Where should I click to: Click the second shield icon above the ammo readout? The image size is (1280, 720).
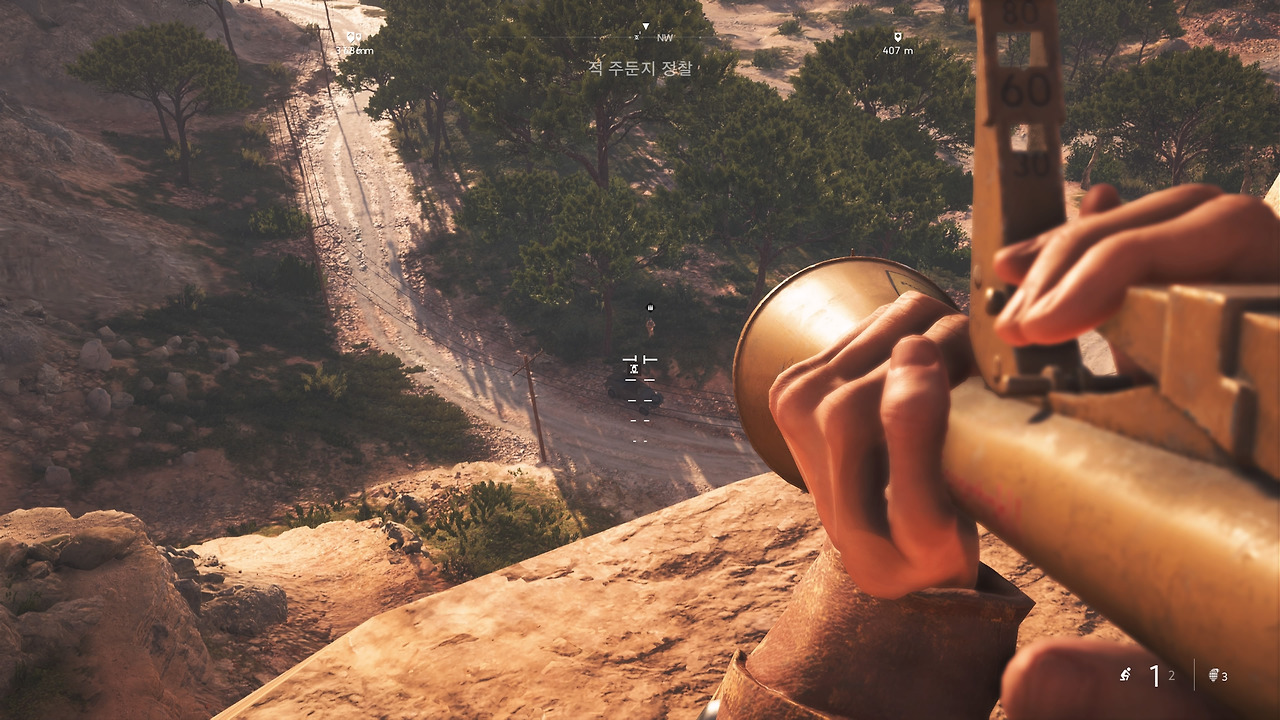(x=358, y=35)
